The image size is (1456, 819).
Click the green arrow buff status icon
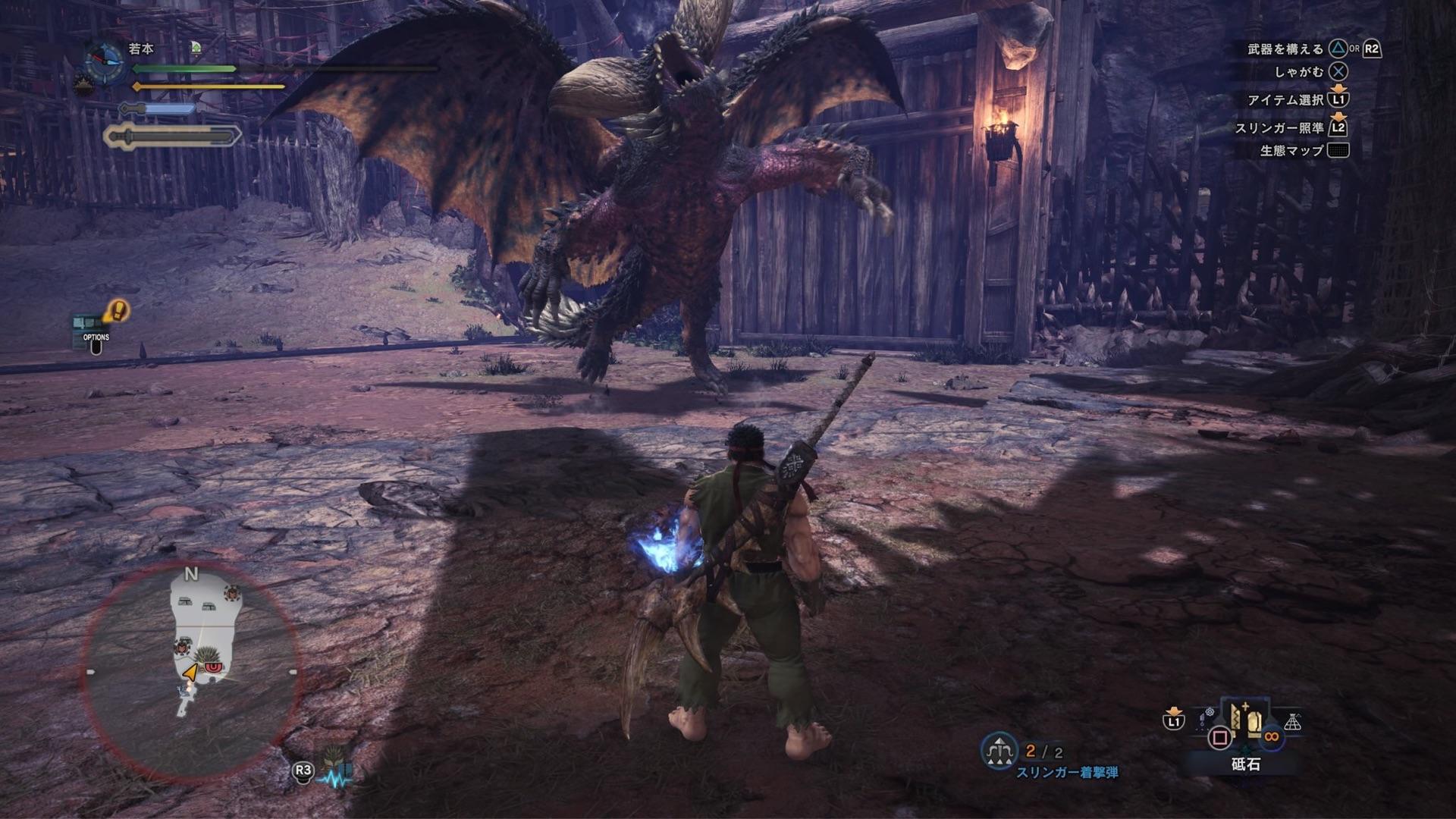click(196, 49)
